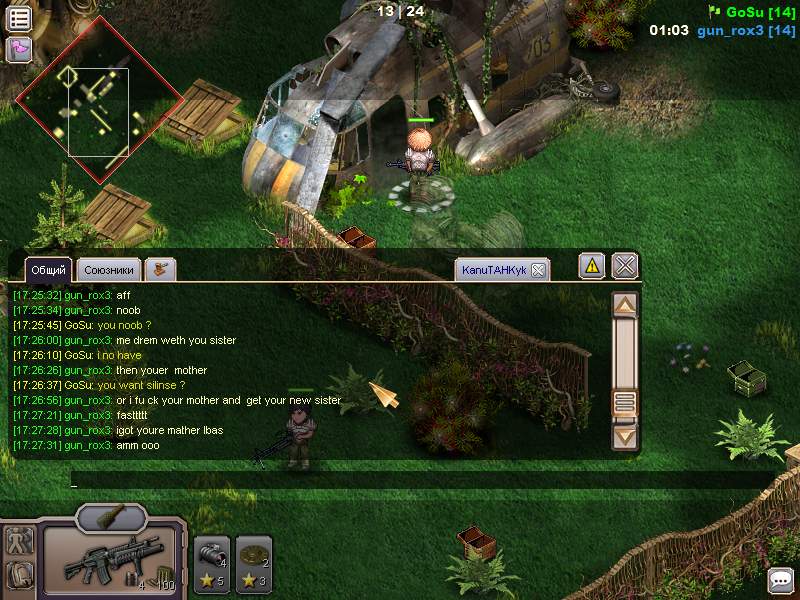Switch to the Общий chat tab
The image size is (800, 600).
point(48,270)
